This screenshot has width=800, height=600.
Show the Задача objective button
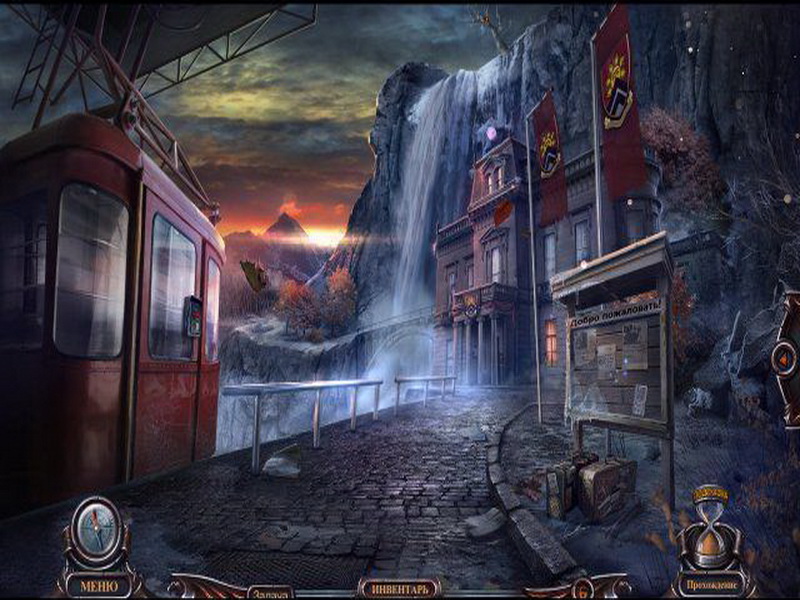point(268,592)
